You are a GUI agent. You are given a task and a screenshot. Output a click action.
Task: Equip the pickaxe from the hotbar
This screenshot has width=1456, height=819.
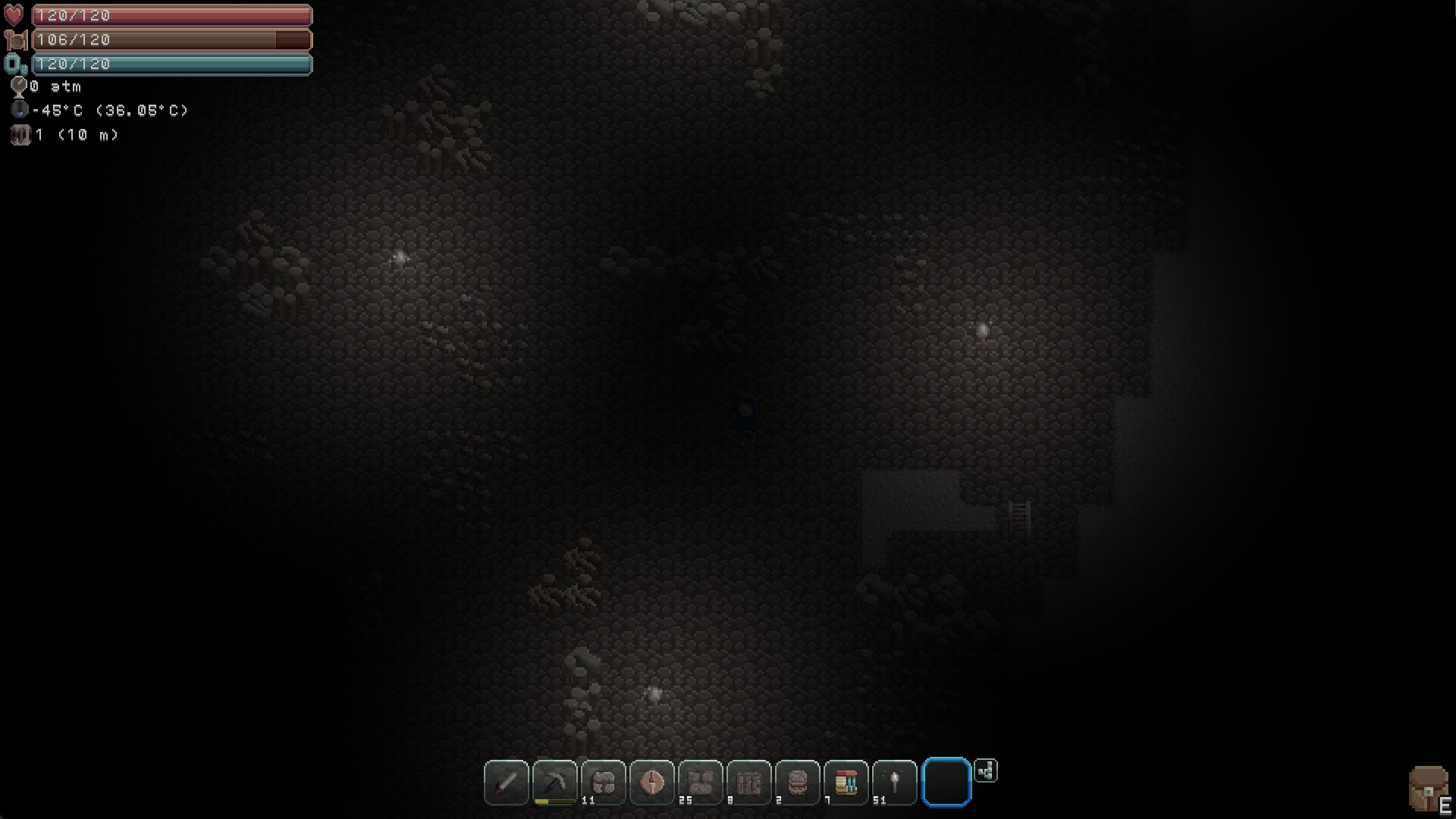click(554, 781)
